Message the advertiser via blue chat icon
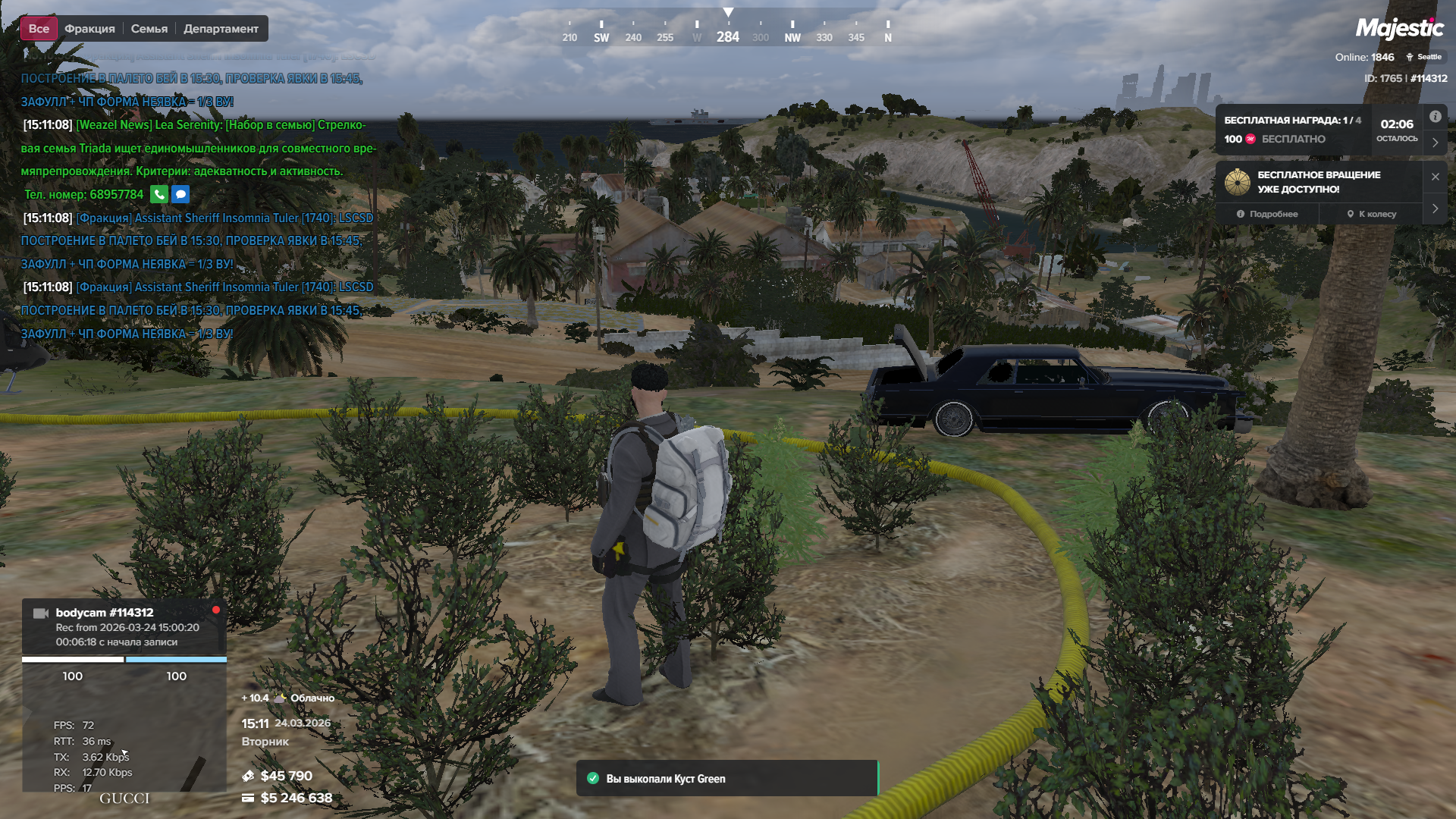 [x=180, y=194]
